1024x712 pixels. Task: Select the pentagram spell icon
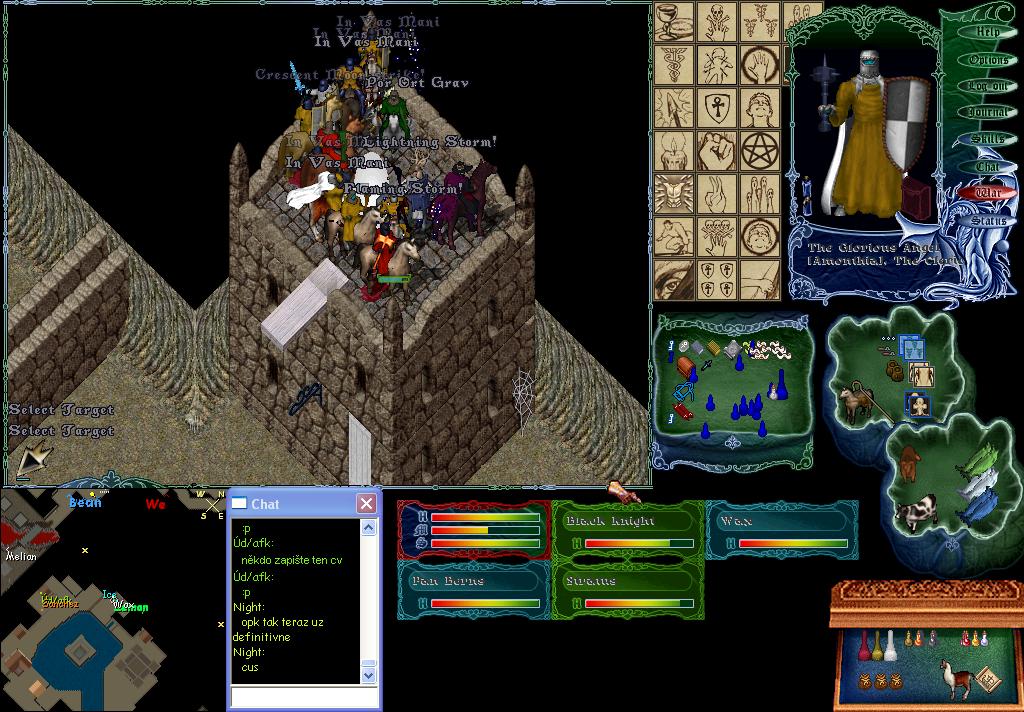coord(759,149)
